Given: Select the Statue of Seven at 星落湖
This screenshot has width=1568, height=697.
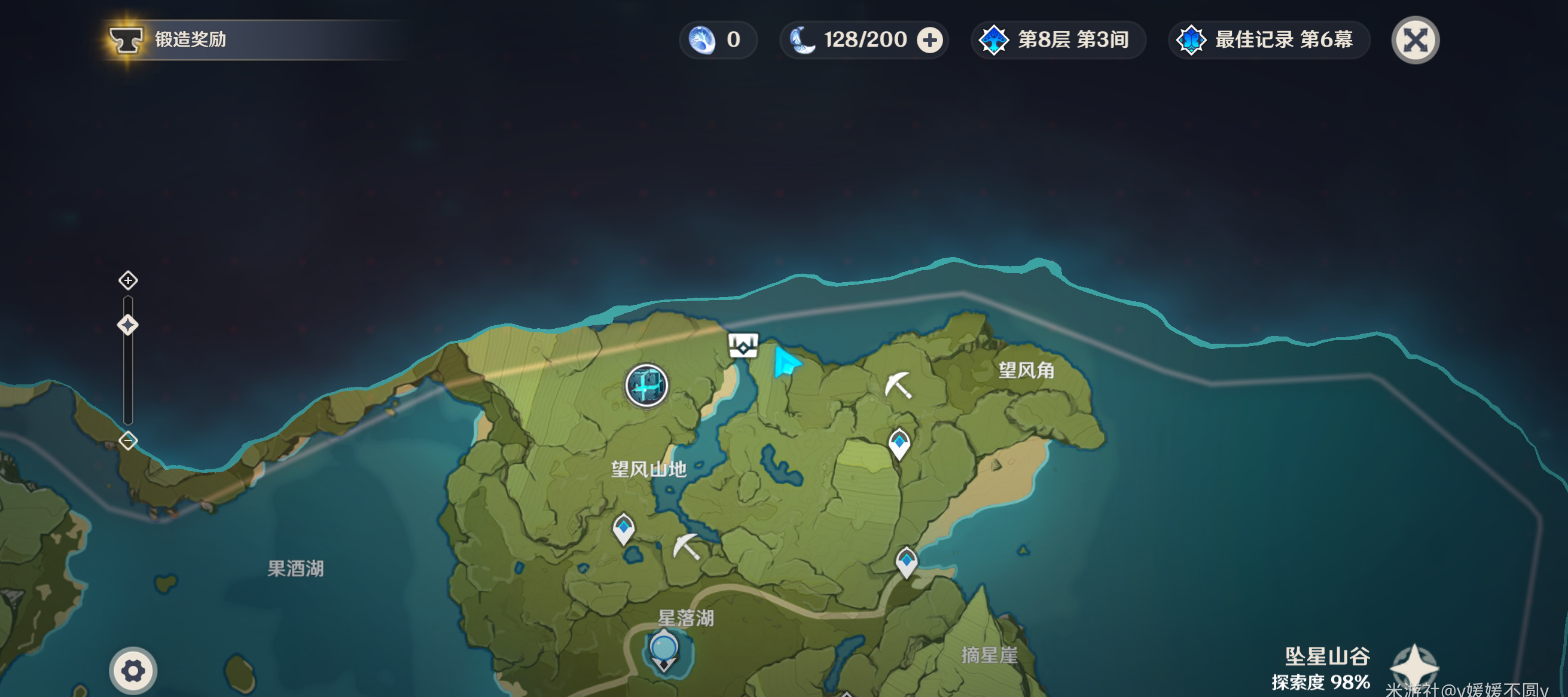Looking at the screenshot, I should click(663, 650).
